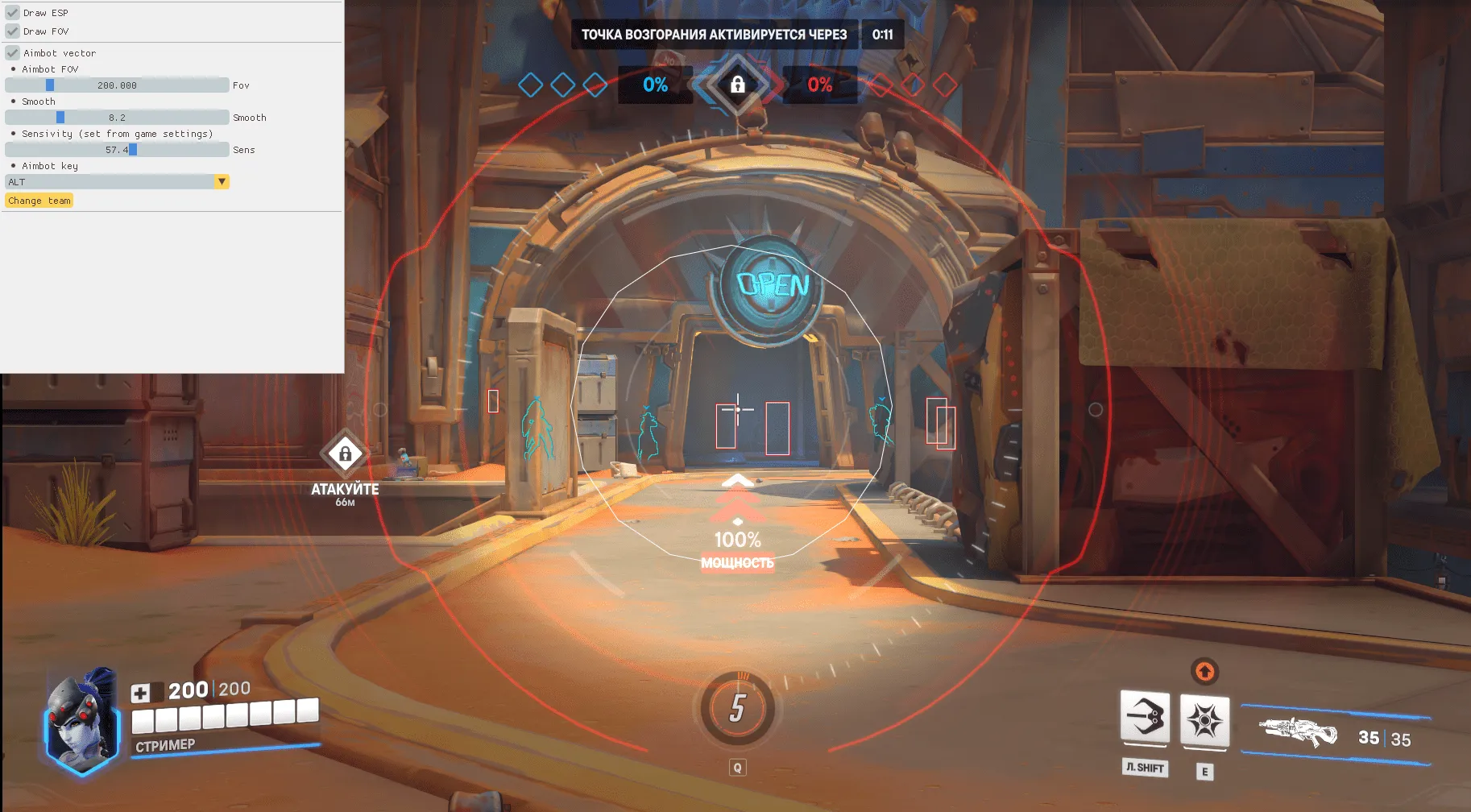This screenshot has height=812, width=1471.
Task: Uncheck the Draw FOV option
Action: (11, 31)
